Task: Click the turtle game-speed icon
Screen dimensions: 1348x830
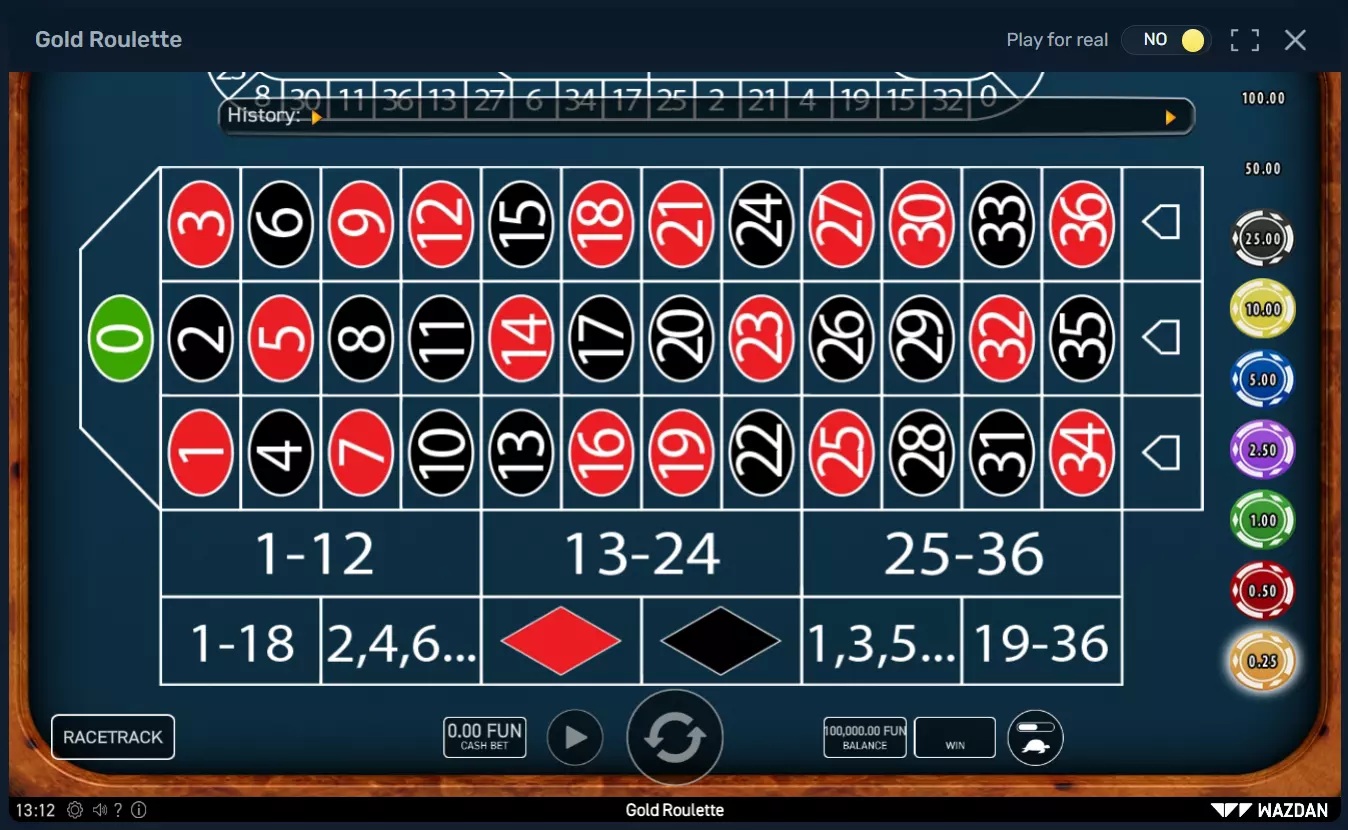Action: click(1035, 737)
